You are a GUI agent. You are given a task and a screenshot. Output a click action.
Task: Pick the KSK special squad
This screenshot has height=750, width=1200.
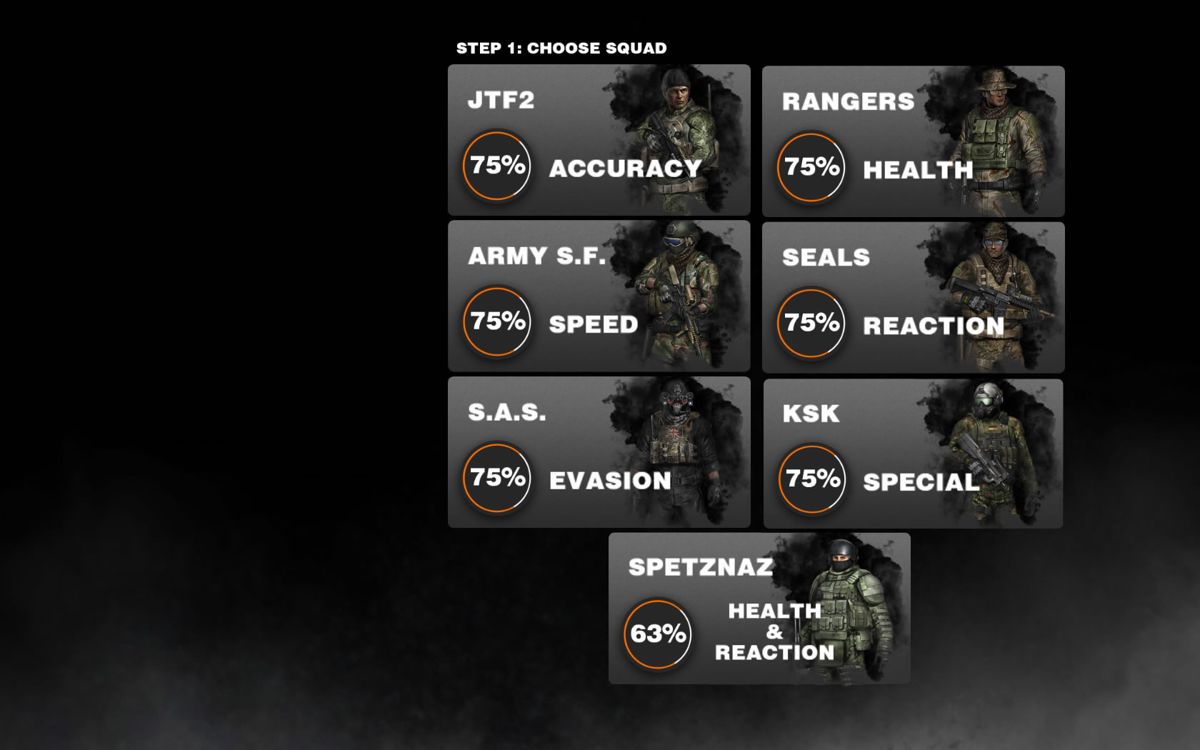(x=912, y=453)
